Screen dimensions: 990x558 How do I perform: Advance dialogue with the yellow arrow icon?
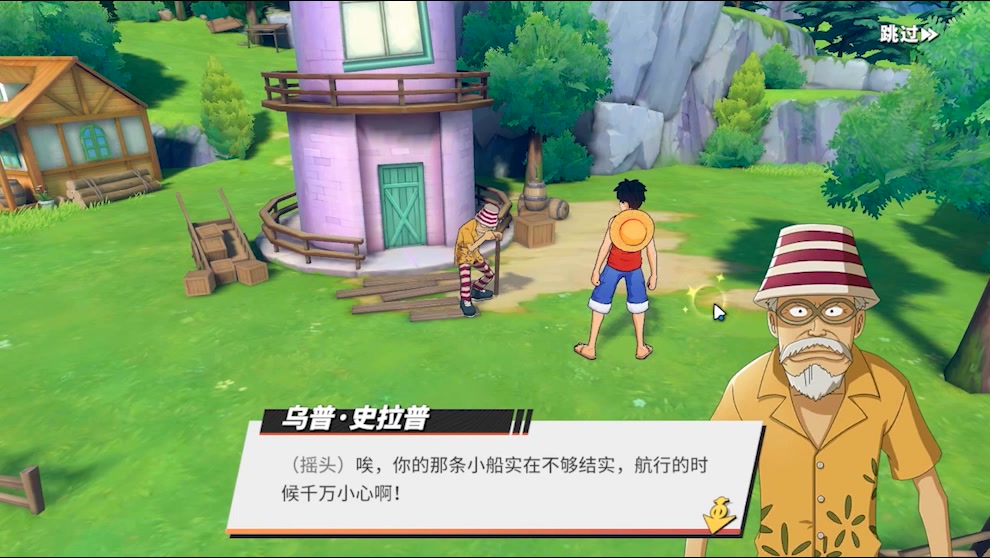click(718, 514)
